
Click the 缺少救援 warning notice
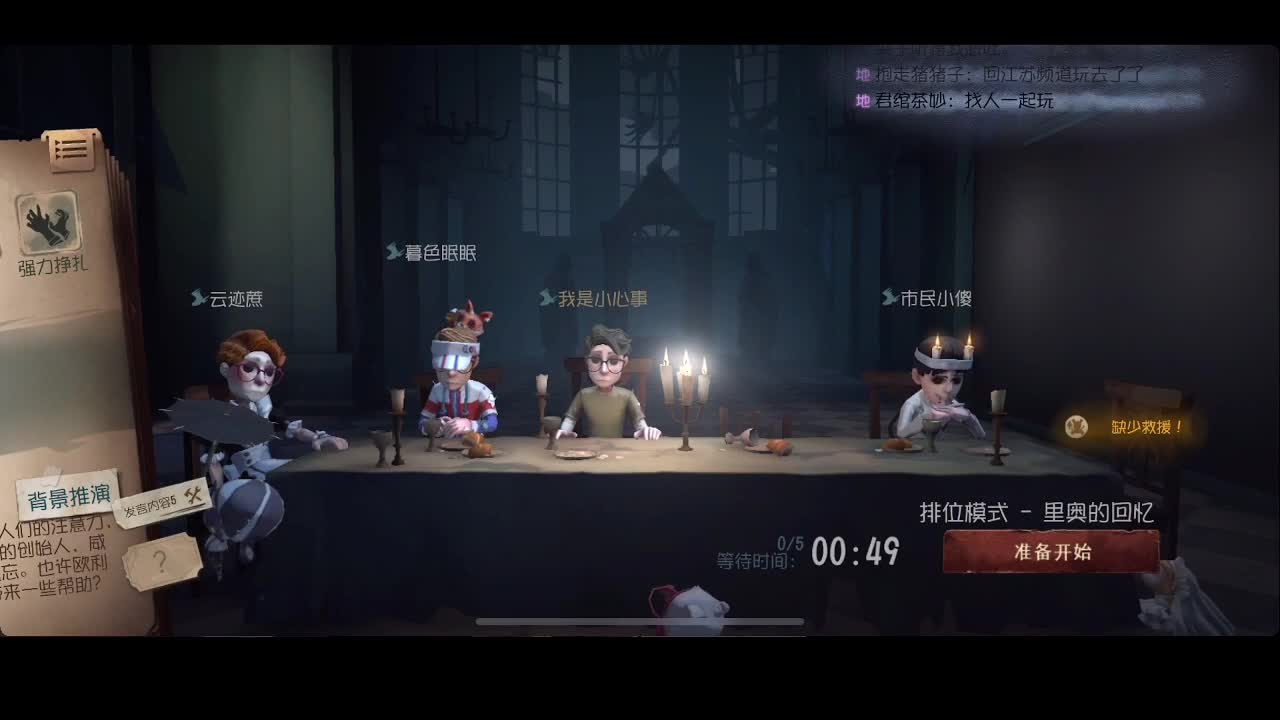tap(1145, 424)
